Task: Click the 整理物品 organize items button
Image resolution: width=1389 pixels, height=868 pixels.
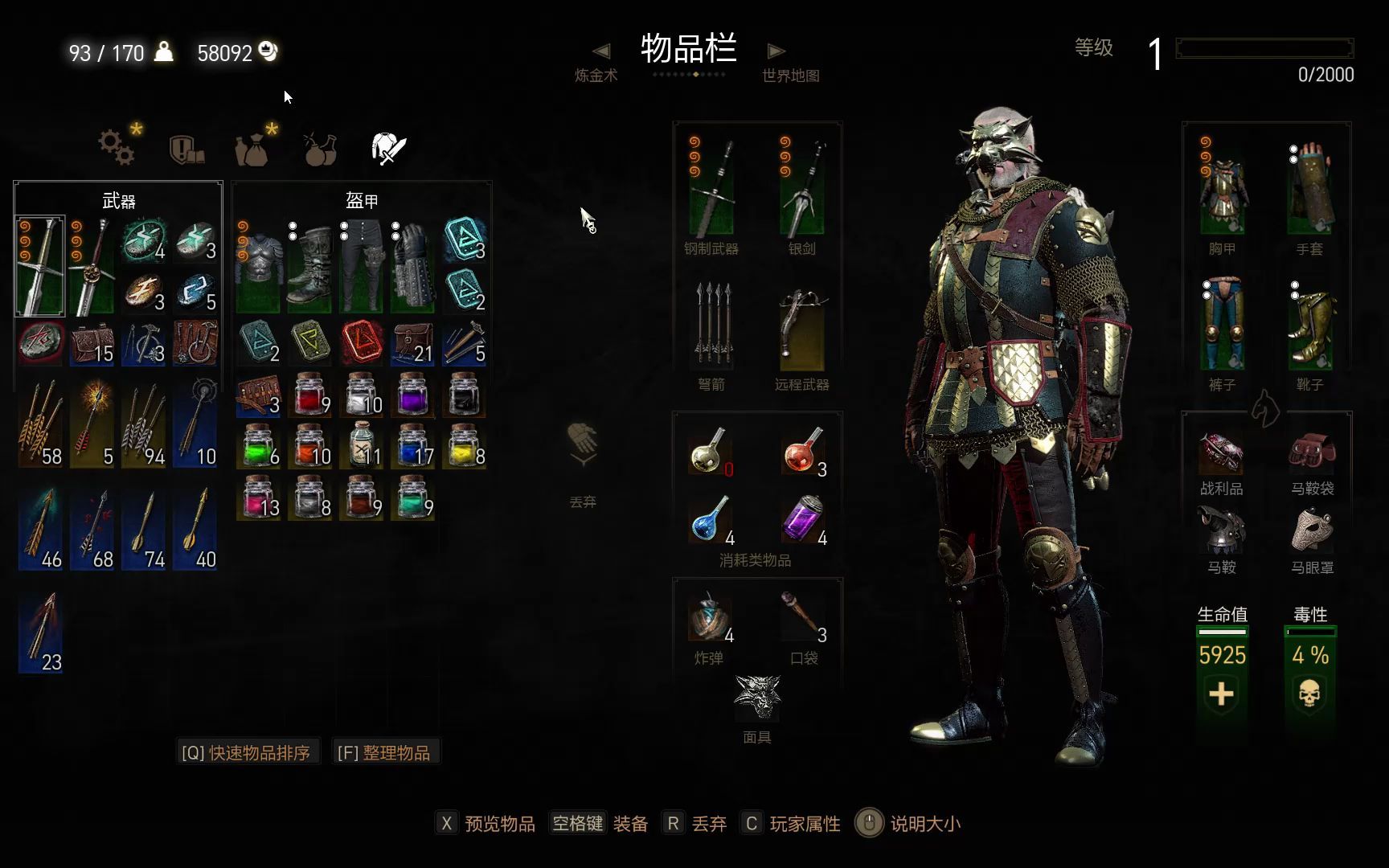Action: (x=384, y=753)
